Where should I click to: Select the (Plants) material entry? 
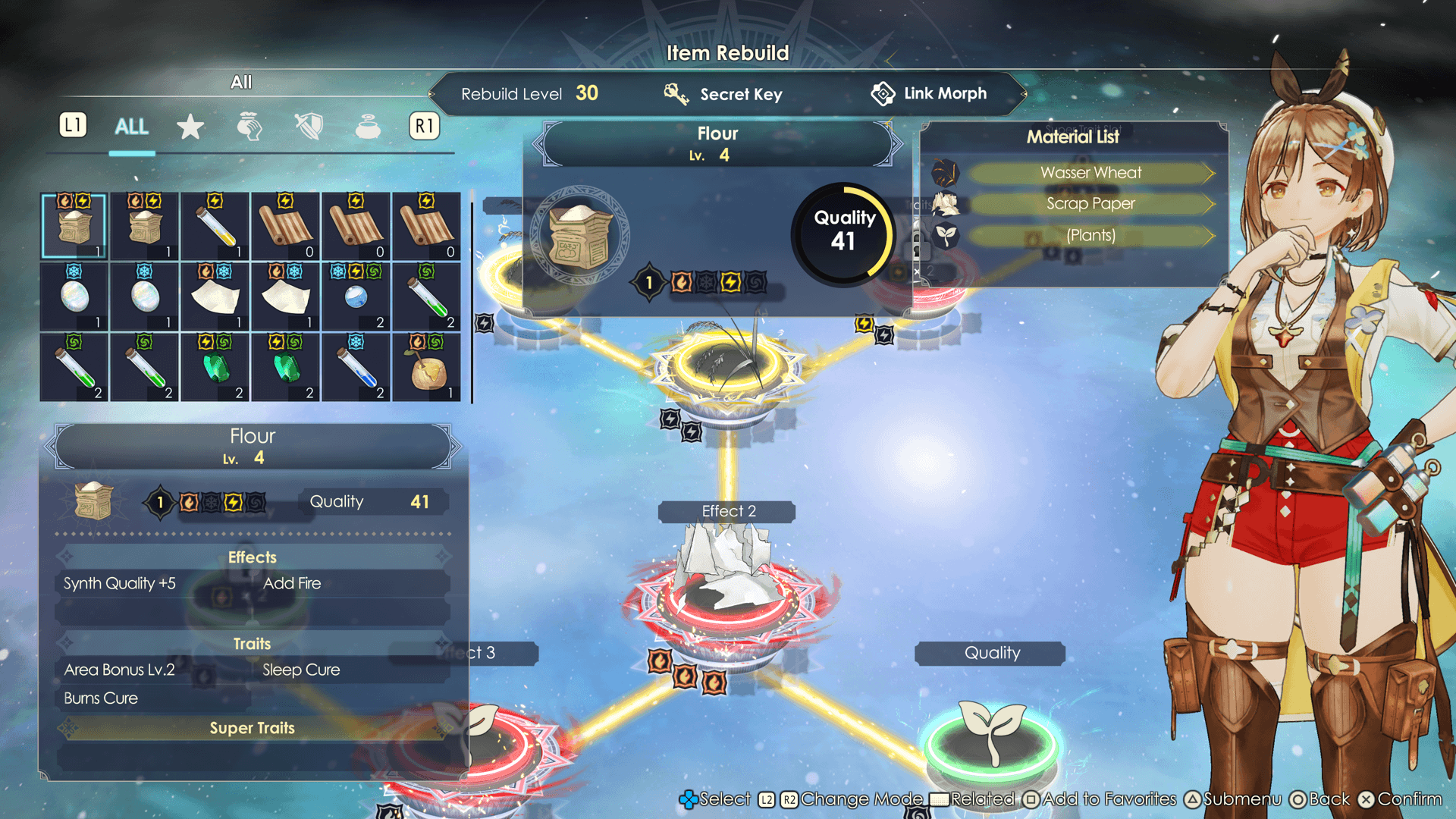point(1090,236)
